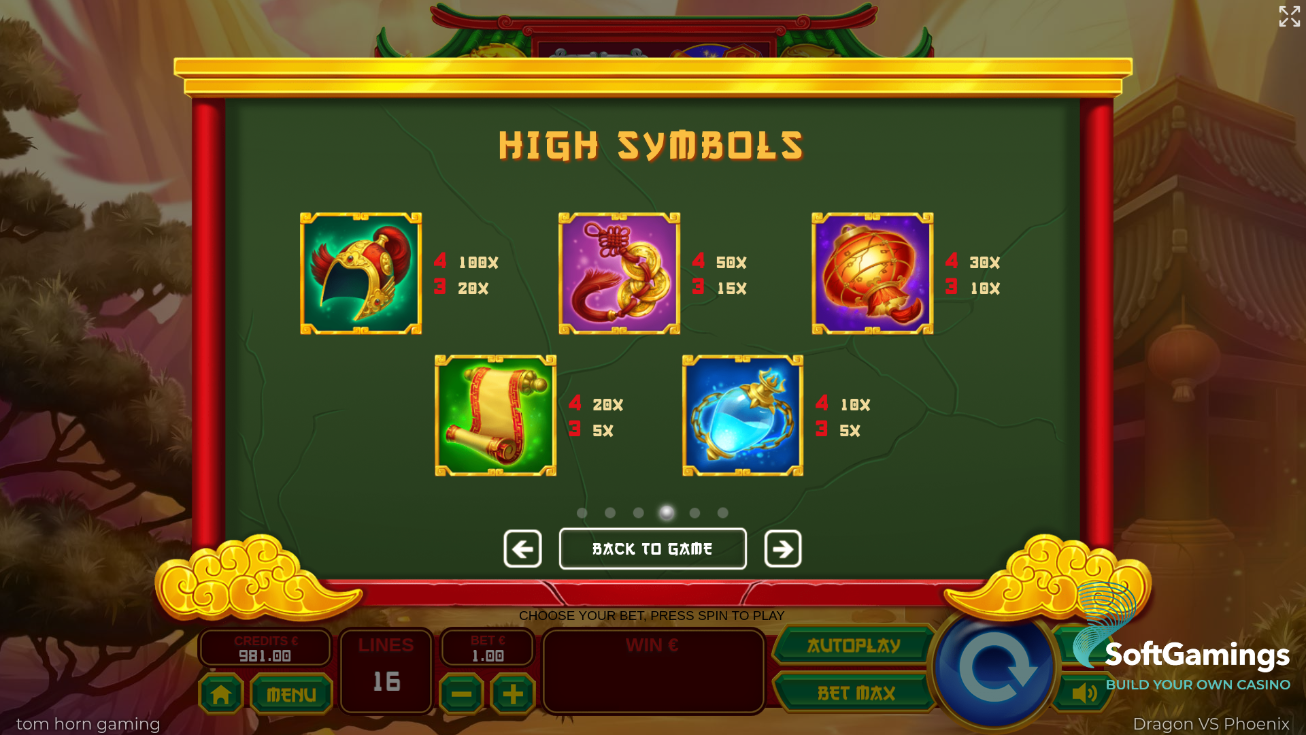Select the home icon to exit the game
1306x735 pixels.
[219, 694]
